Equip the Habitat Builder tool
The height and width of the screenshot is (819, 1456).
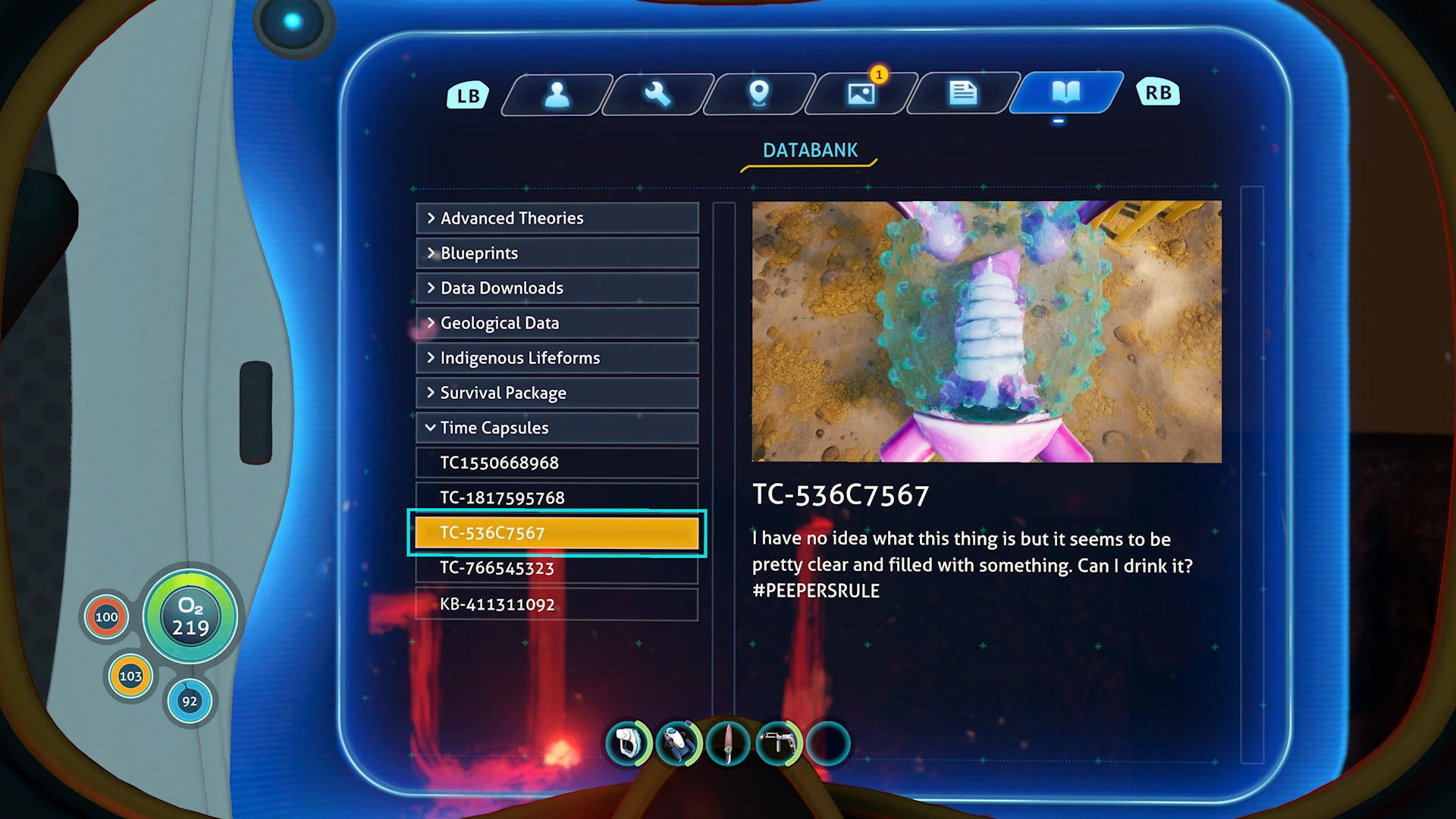point(778,743)
